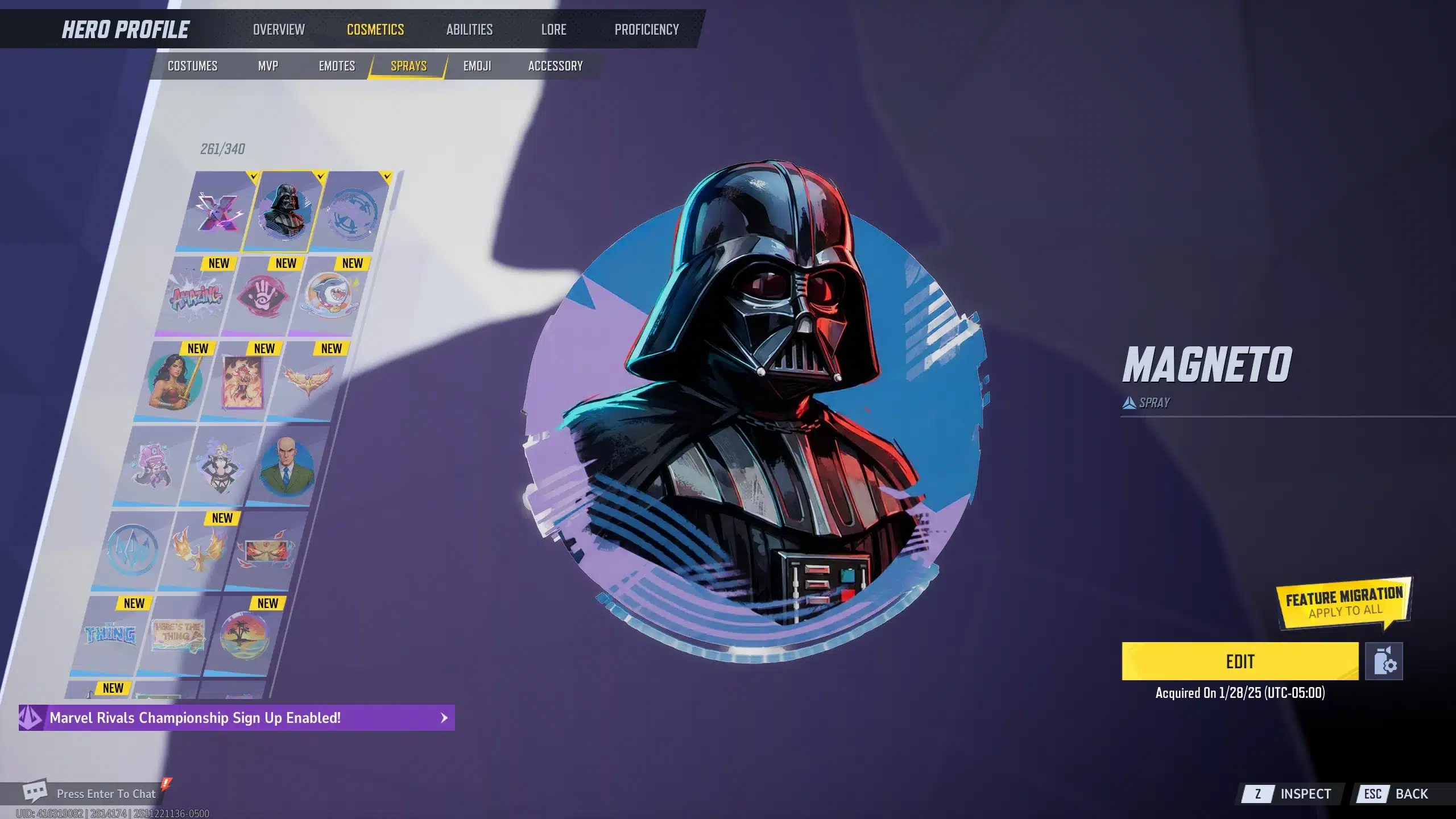Image resolution: width=1456 pixels, height=819 pixels.
Task: Pick the Amazing graffiti spray
Action: (196, 296)
